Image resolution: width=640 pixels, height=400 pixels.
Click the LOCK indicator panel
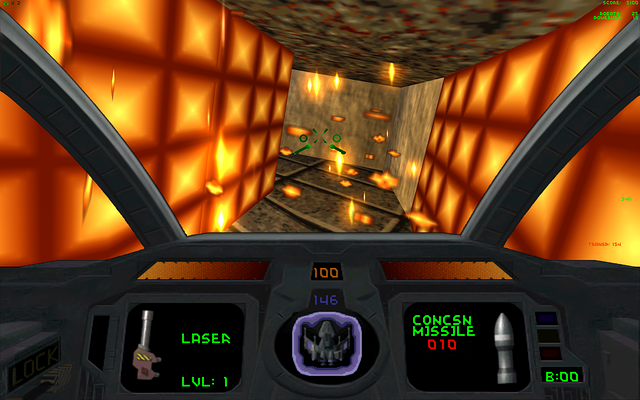point(32,365)
